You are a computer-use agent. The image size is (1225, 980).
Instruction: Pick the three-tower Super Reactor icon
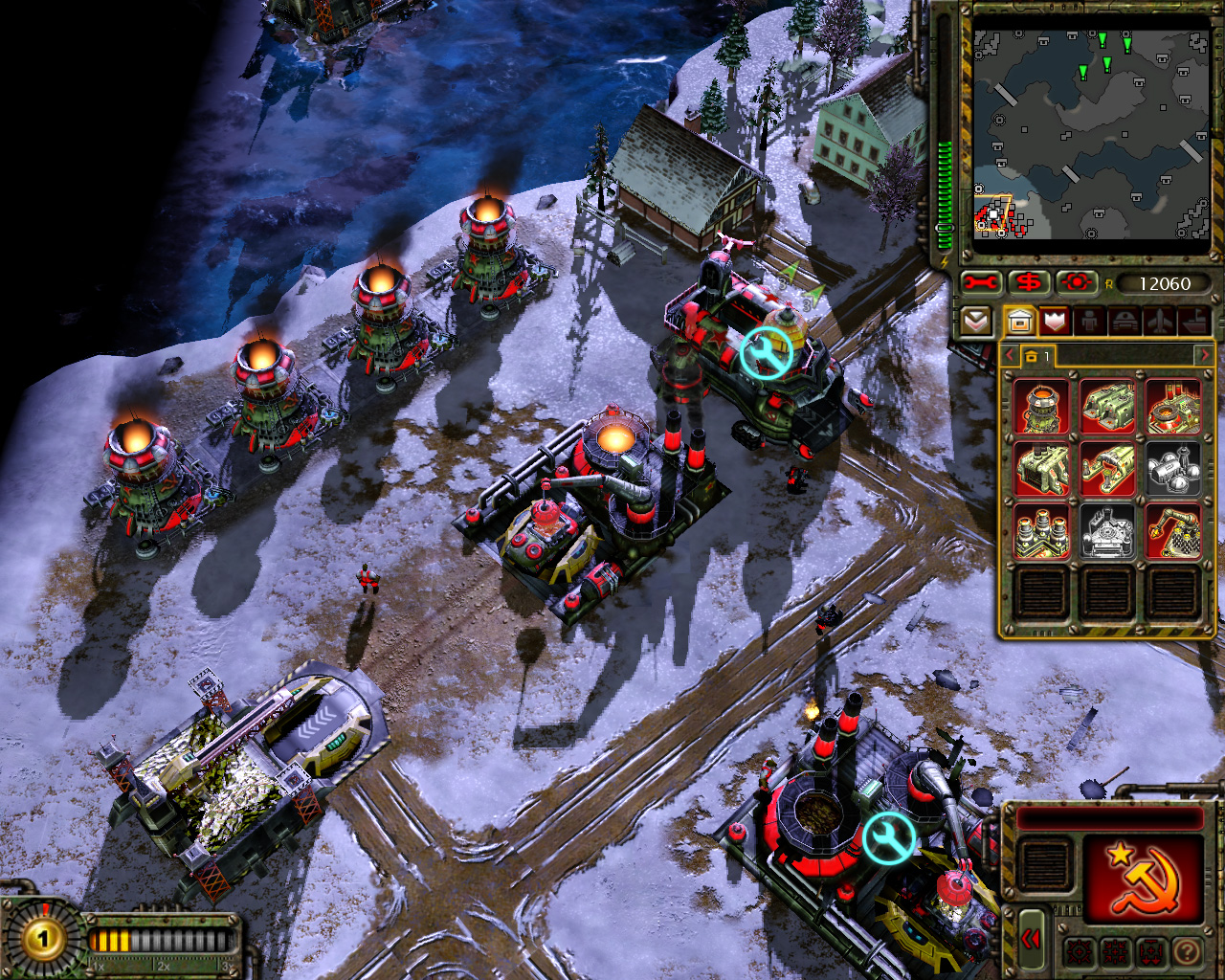click(x=1041, y=530)
